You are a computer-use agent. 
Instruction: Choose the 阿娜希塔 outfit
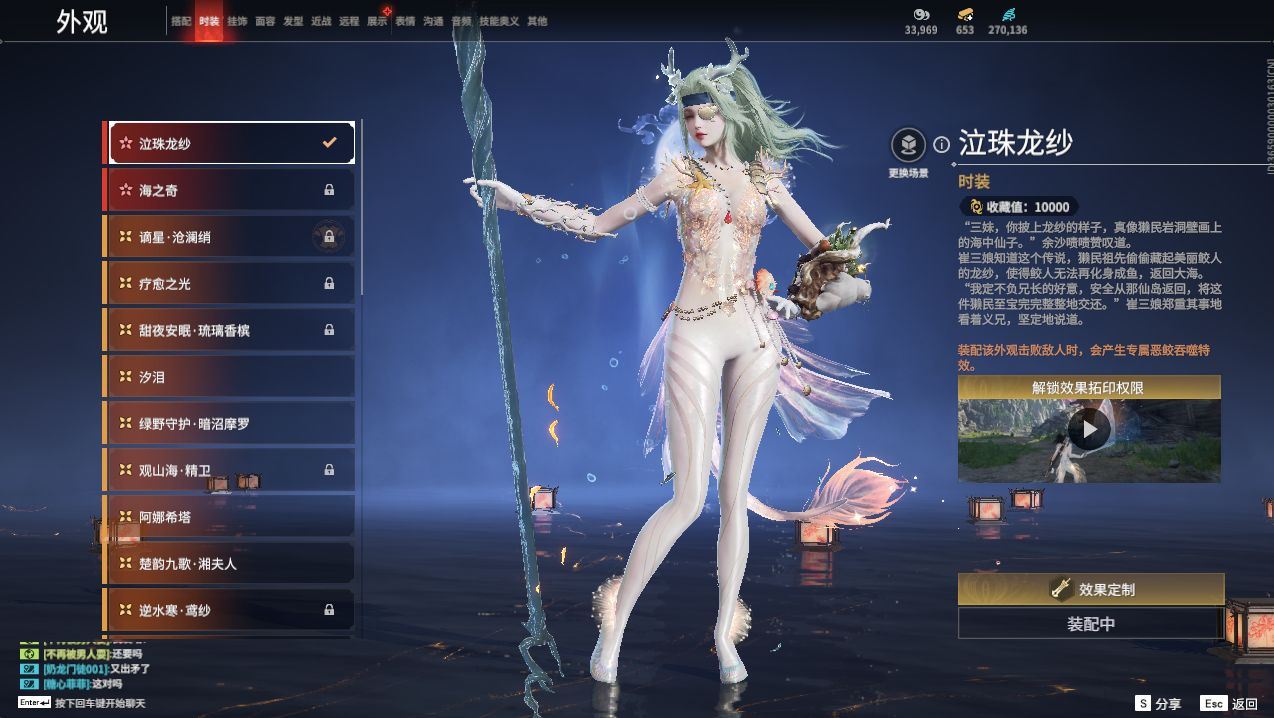pos(231,517)
